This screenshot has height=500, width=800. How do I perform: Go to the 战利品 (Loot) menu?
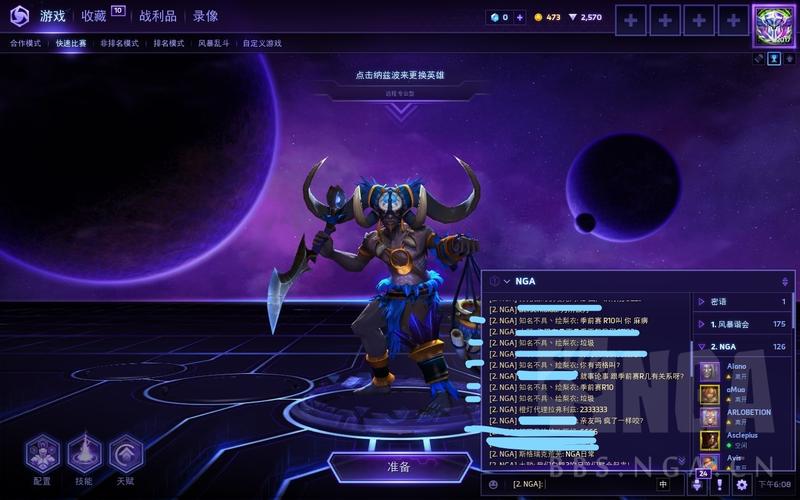[158, 16]
